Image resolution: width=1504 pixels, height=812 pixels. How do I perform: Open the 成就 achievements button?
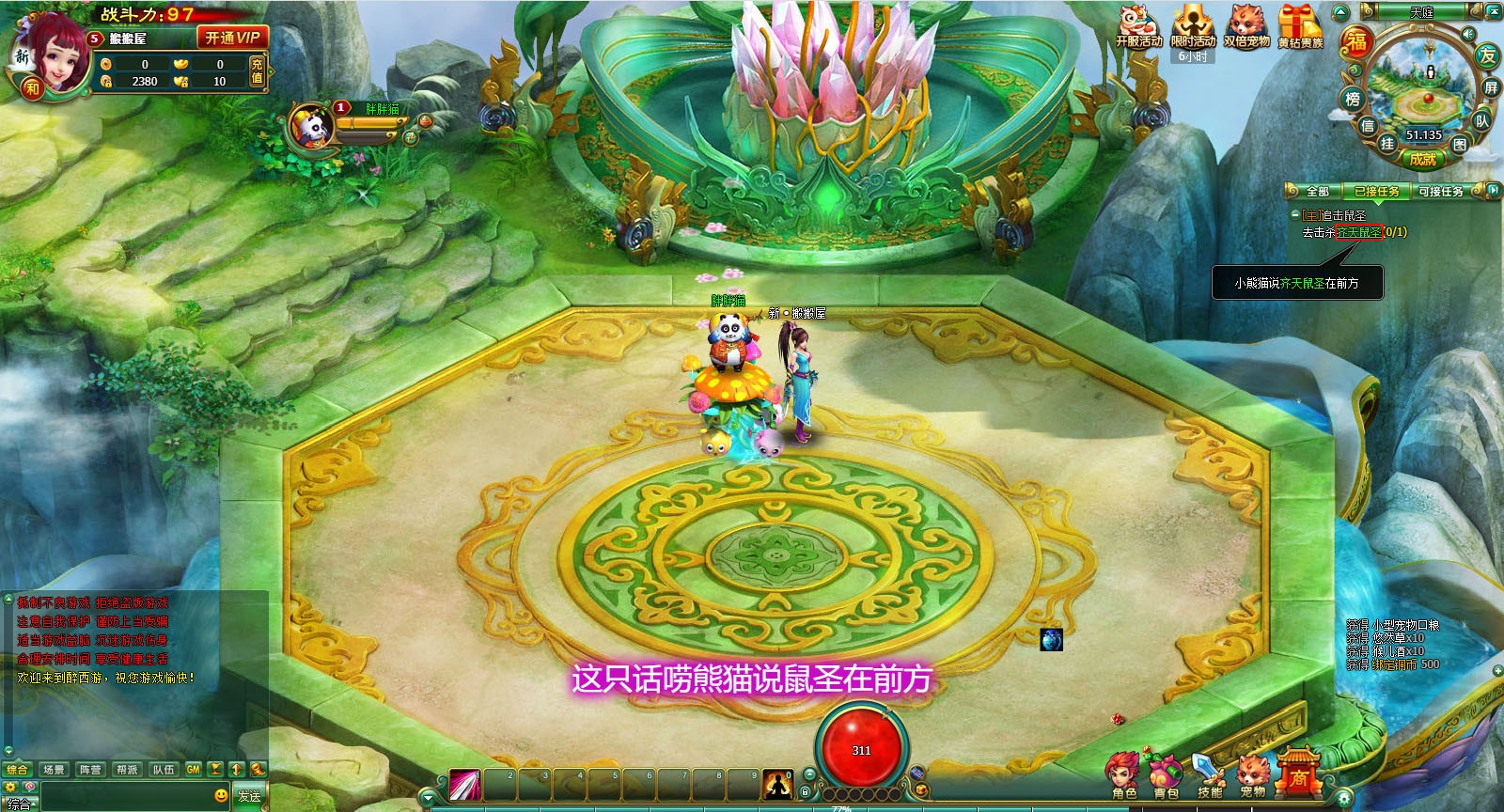pos(1423,159)
